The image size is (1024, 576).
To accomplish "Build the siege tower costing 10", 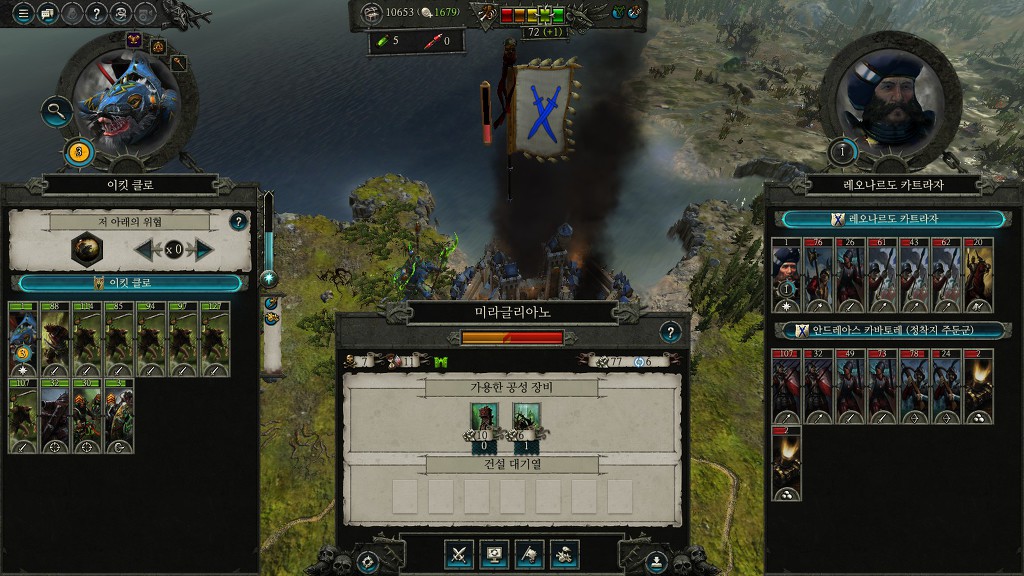I will coord(485,422).
